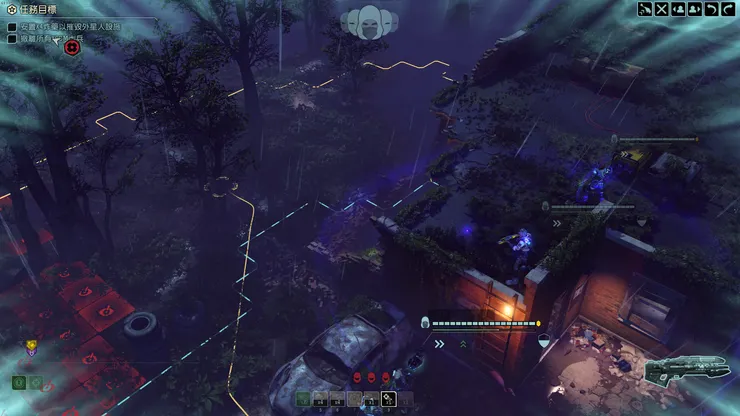Select the next soldier
Image resolution: width=740 pixels, height=416 pixels.
(x=695, y=9)
